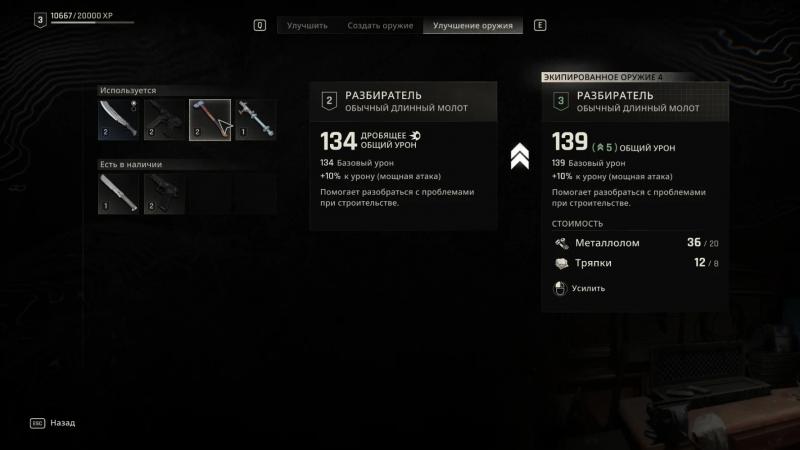Click Усилить to upgrade the hammer
This screenshot has height=450, width=800.
(x=587, y=288)
